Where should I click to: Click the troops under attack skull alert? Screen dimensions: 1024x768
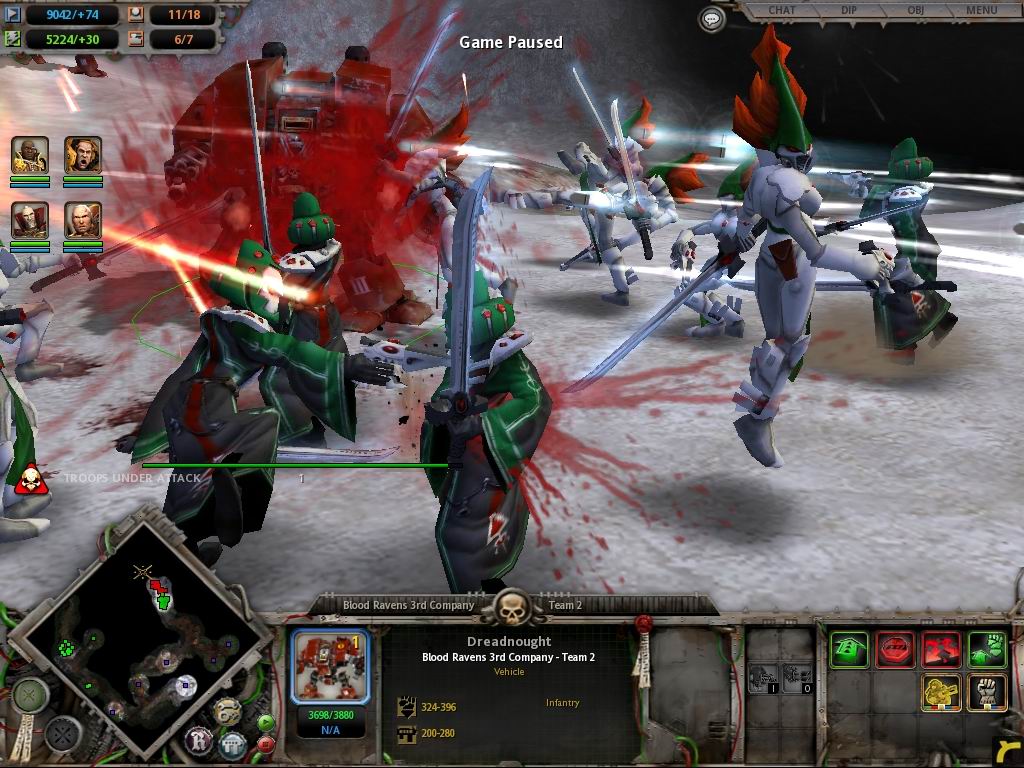pyautogui.click(x=31, y=478)
